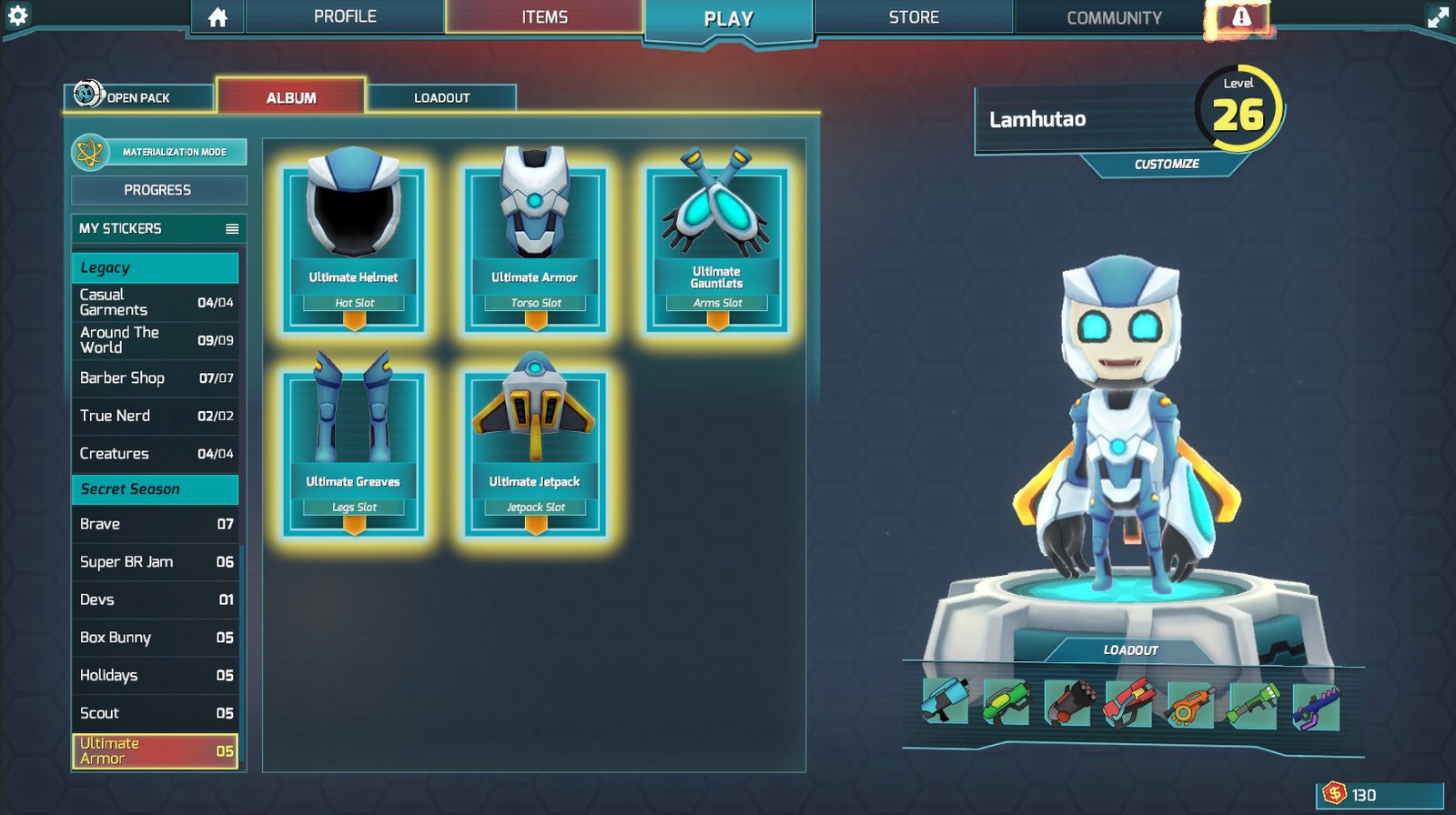Open the settings gear icon
The height and width of the screenshot is (815, 1456).
17,15
